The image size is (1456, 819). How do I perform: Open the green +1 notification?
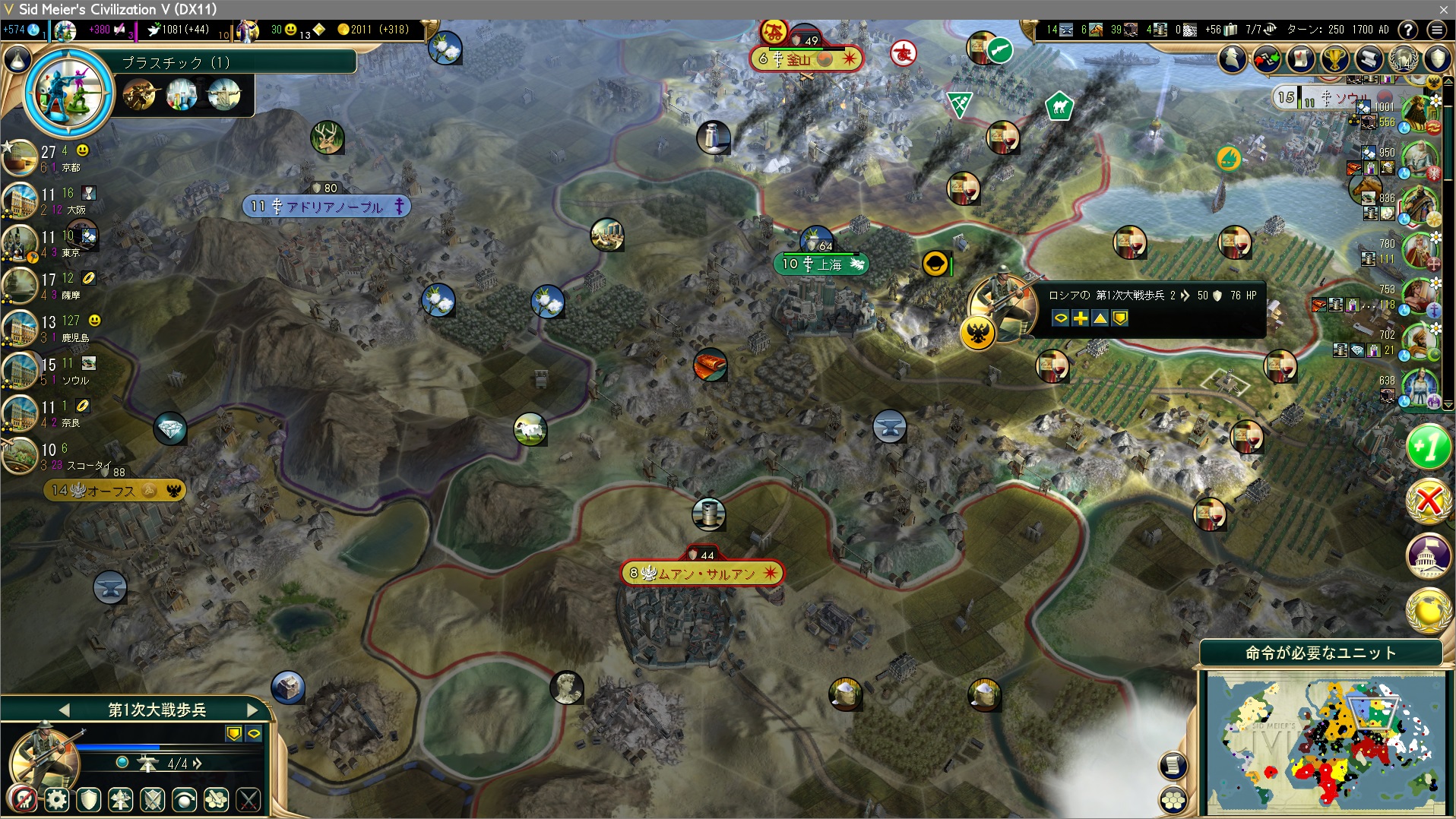click(1428, 447)
